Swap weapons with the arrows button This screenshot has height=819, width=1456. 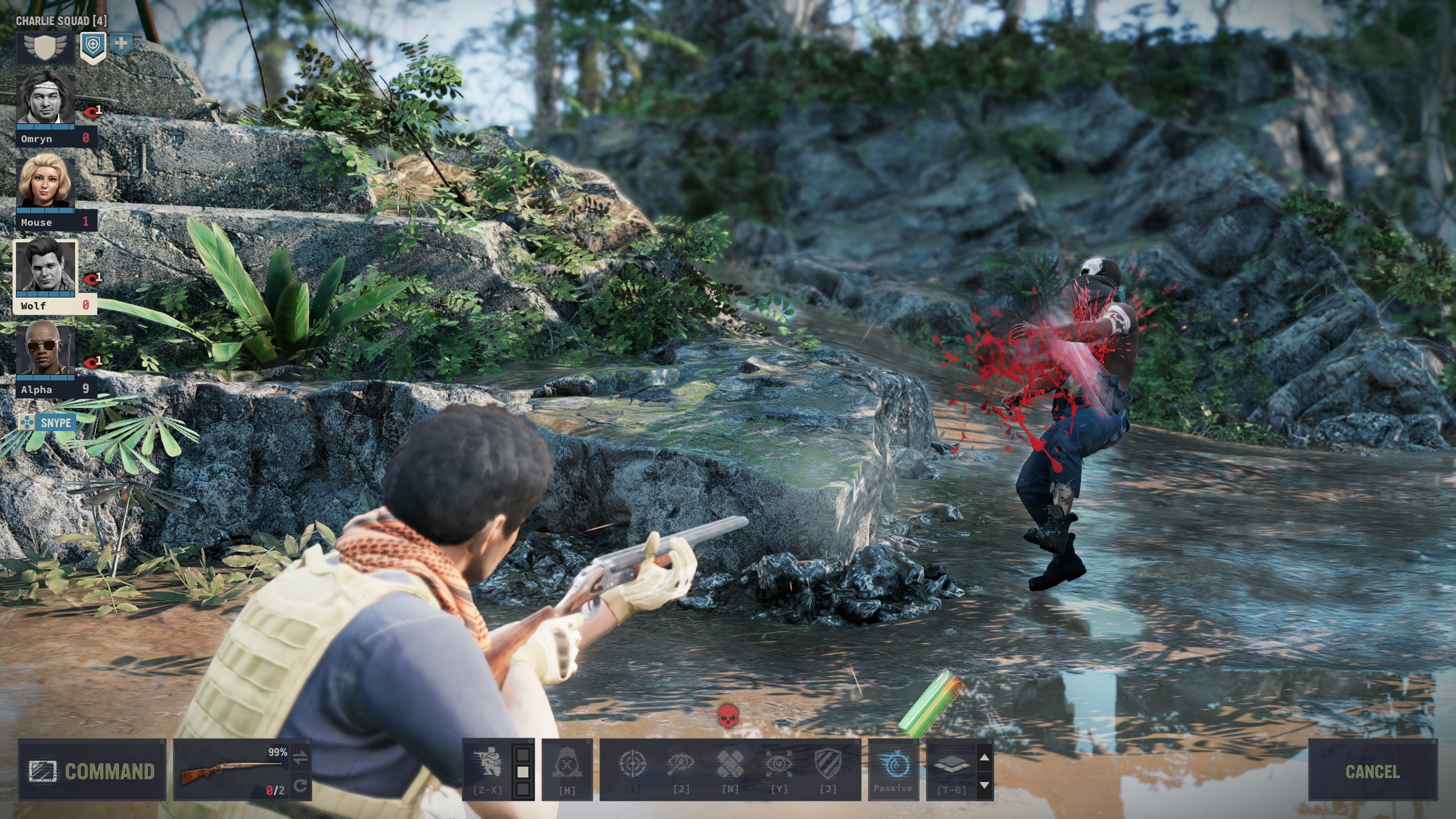click(301, 756)
